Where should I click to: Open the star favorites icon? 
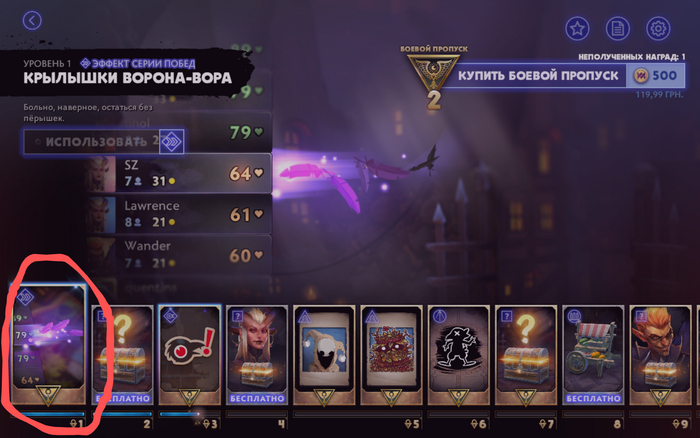[x=577, y=28]
